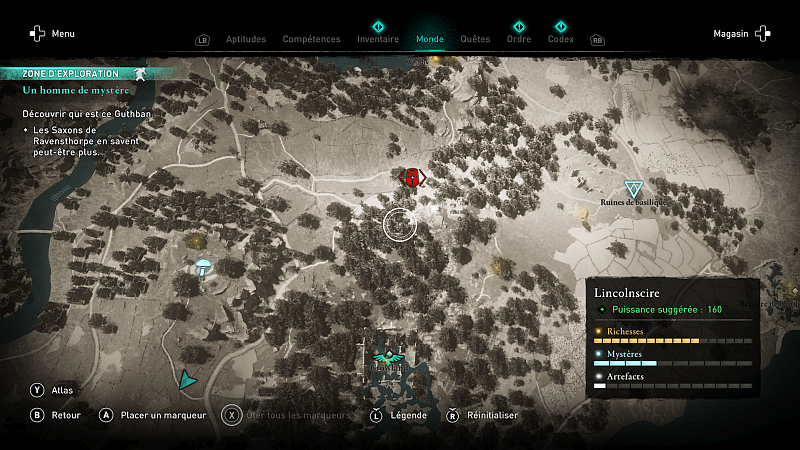Image resolution: width=800 pixels, height=450 pixels.
Task: Switch to the Codex tab
Action: pos(561,39)
